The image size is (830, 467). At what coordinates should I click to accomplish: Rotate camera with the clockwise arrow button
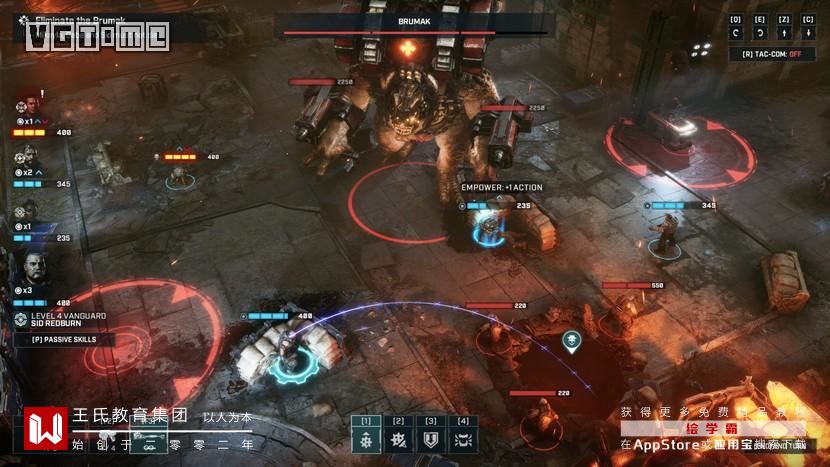pyautogui.click(x=760, y=33)
